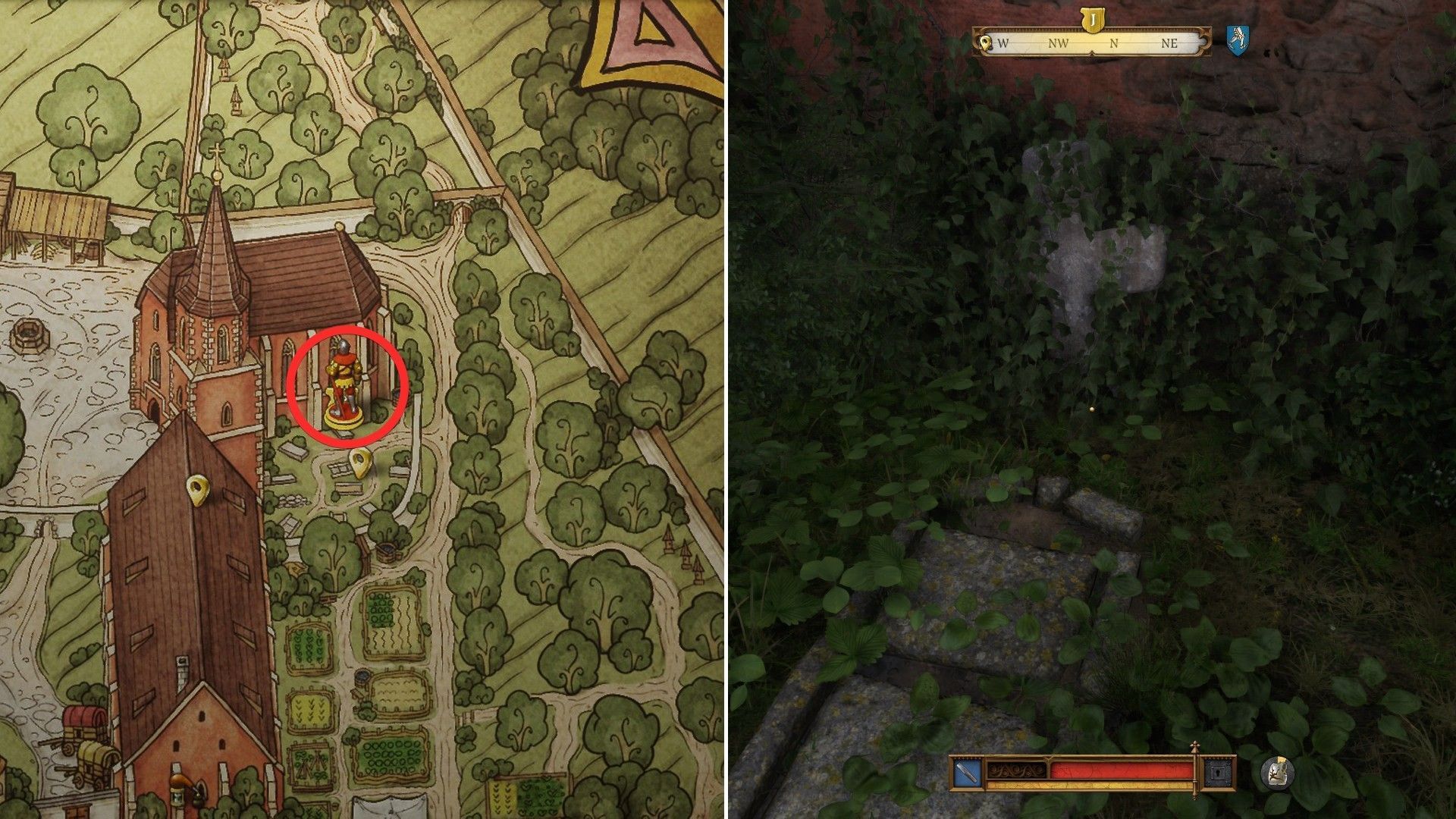Click the quest pin icon on the compass edge
Screen dimensions: 1456x819
tap(986, 44)
